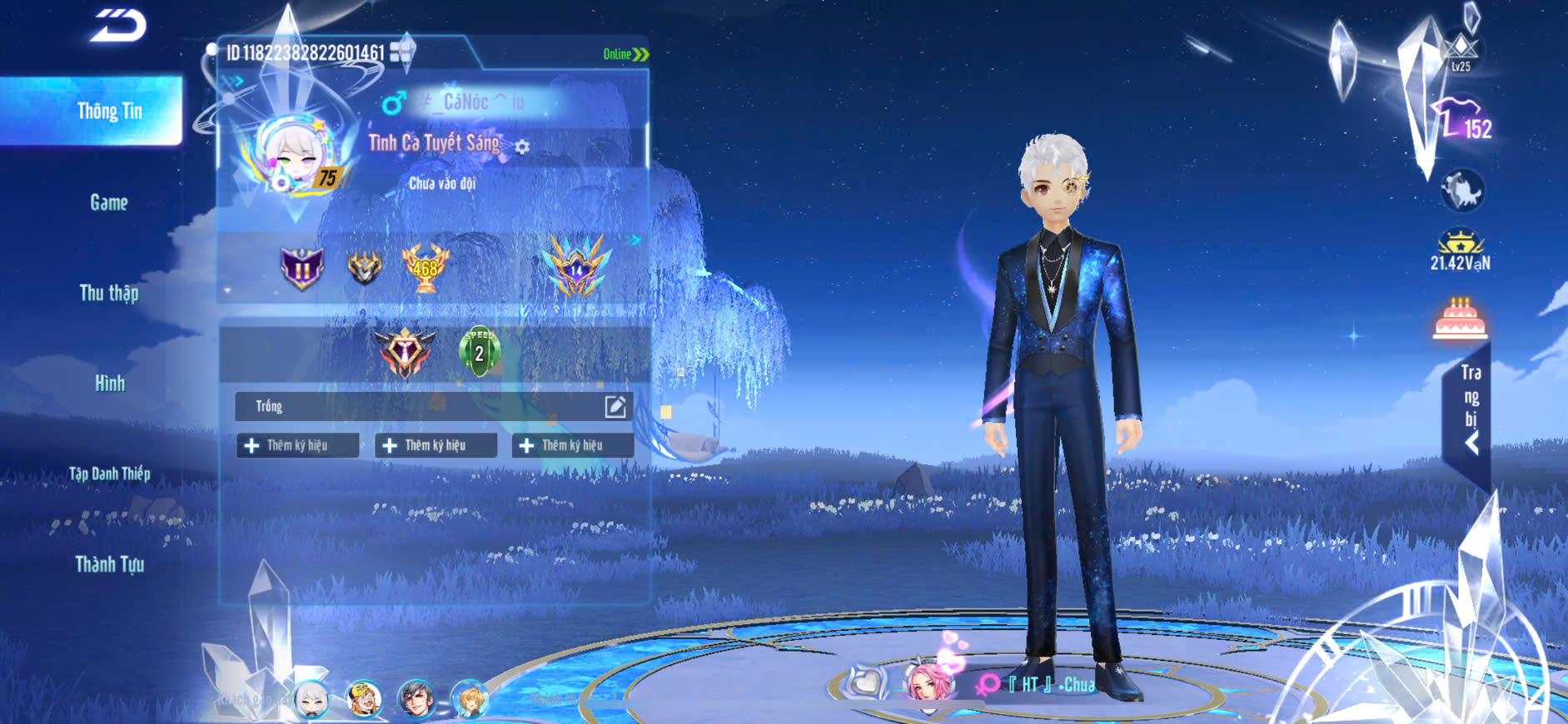Image resolution: width=1568 pixels, height=724 pixels.
Task: Open the Tập Danh Thiếp tab
Action: point(109,474)
